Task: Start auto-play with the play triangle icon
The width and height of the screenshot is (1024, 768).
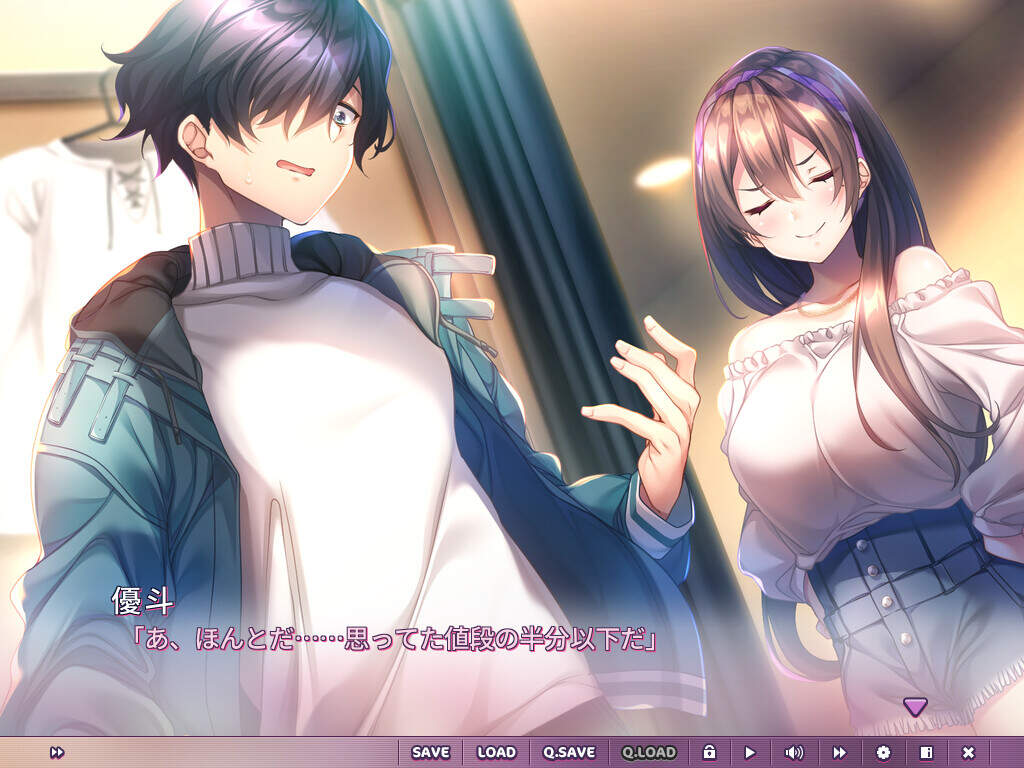Action: click(x=750, y=752)
